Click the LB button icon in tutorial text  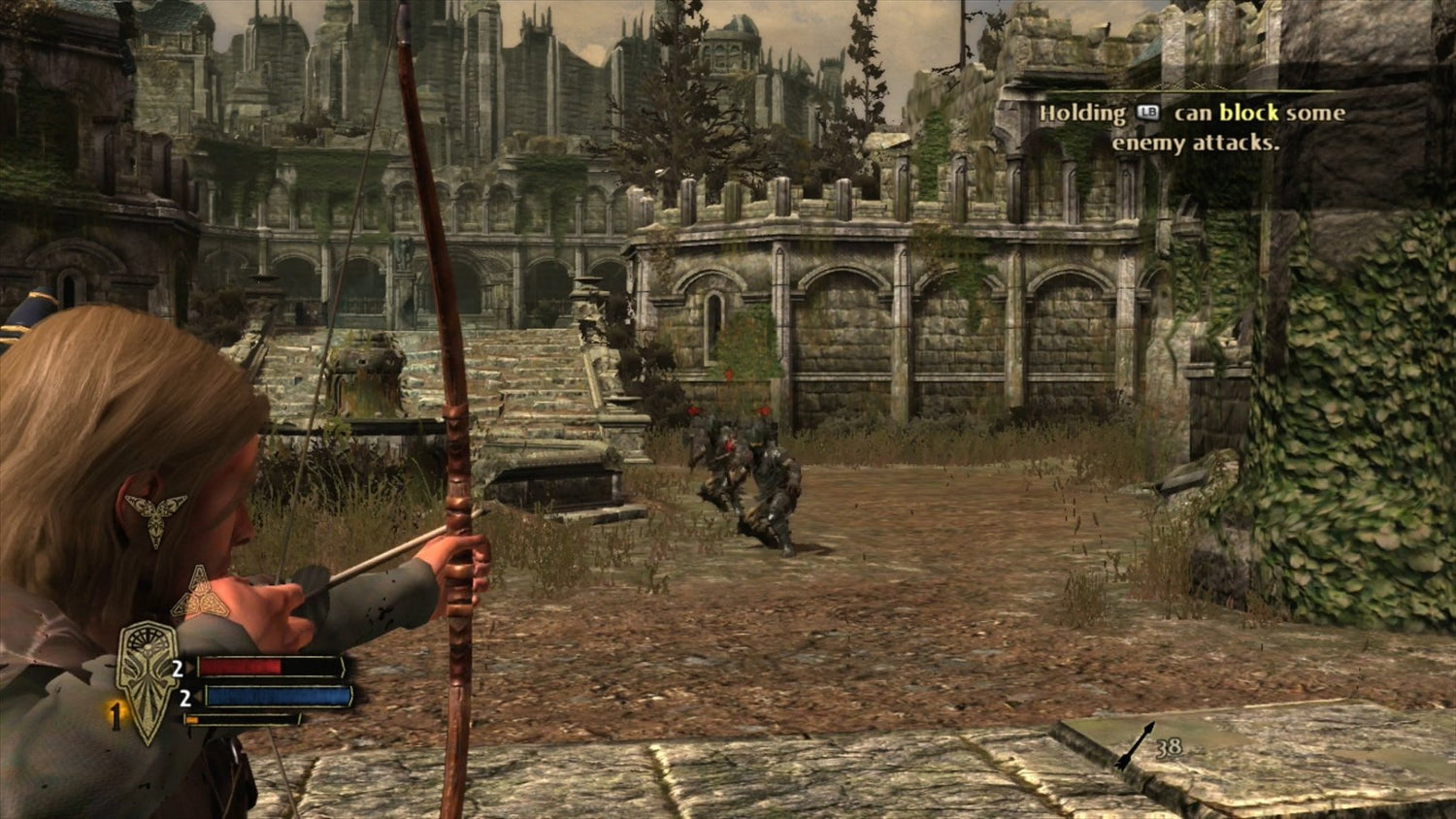(x=1148, y=113)
